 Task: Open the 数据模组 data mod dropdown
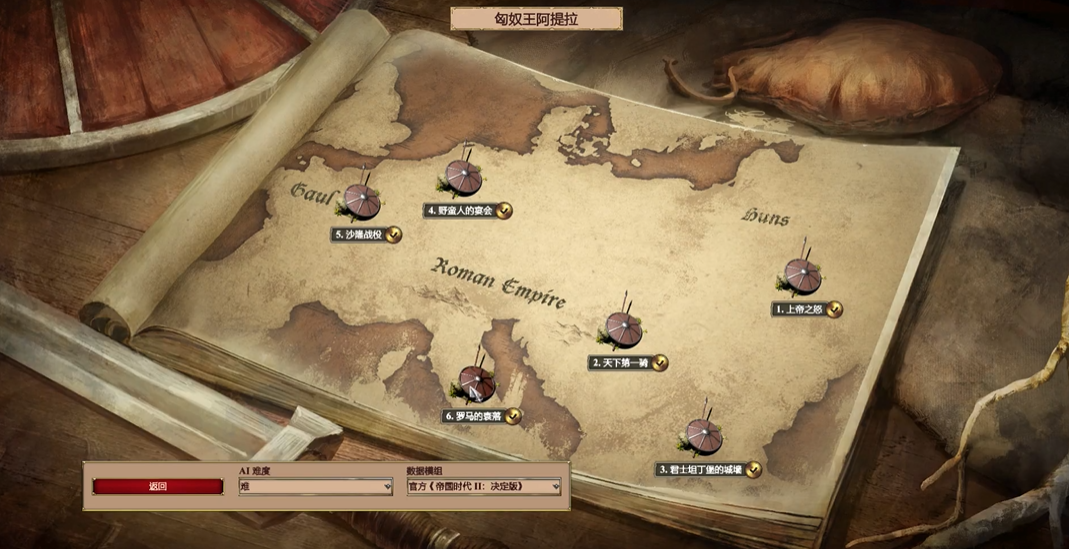point(483,487)
